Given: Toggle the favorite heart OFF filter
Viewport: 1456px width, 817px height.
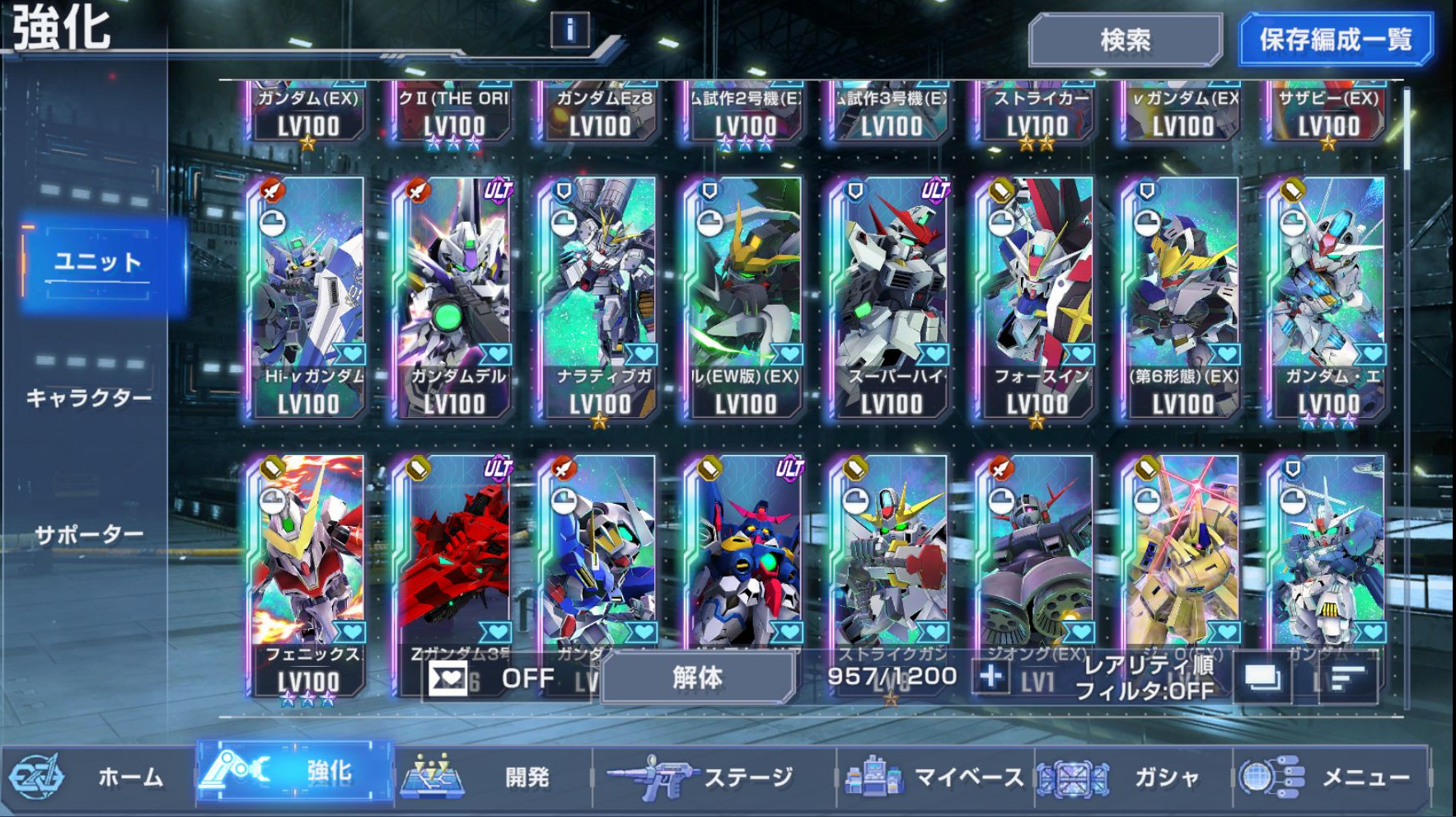Looking at the screenshot, I should click(493, 678).
